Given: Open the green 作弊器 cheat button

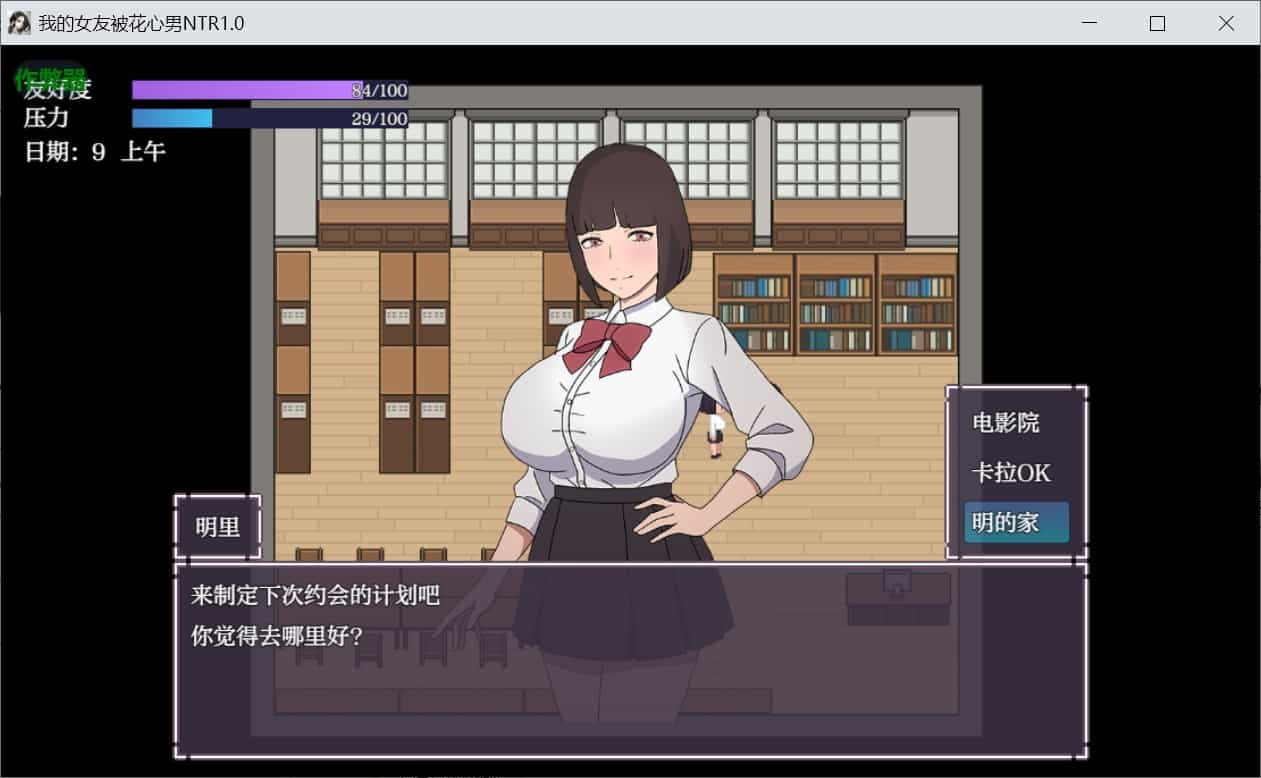Looking at the screenshot, I should click(x=49, y=76).
